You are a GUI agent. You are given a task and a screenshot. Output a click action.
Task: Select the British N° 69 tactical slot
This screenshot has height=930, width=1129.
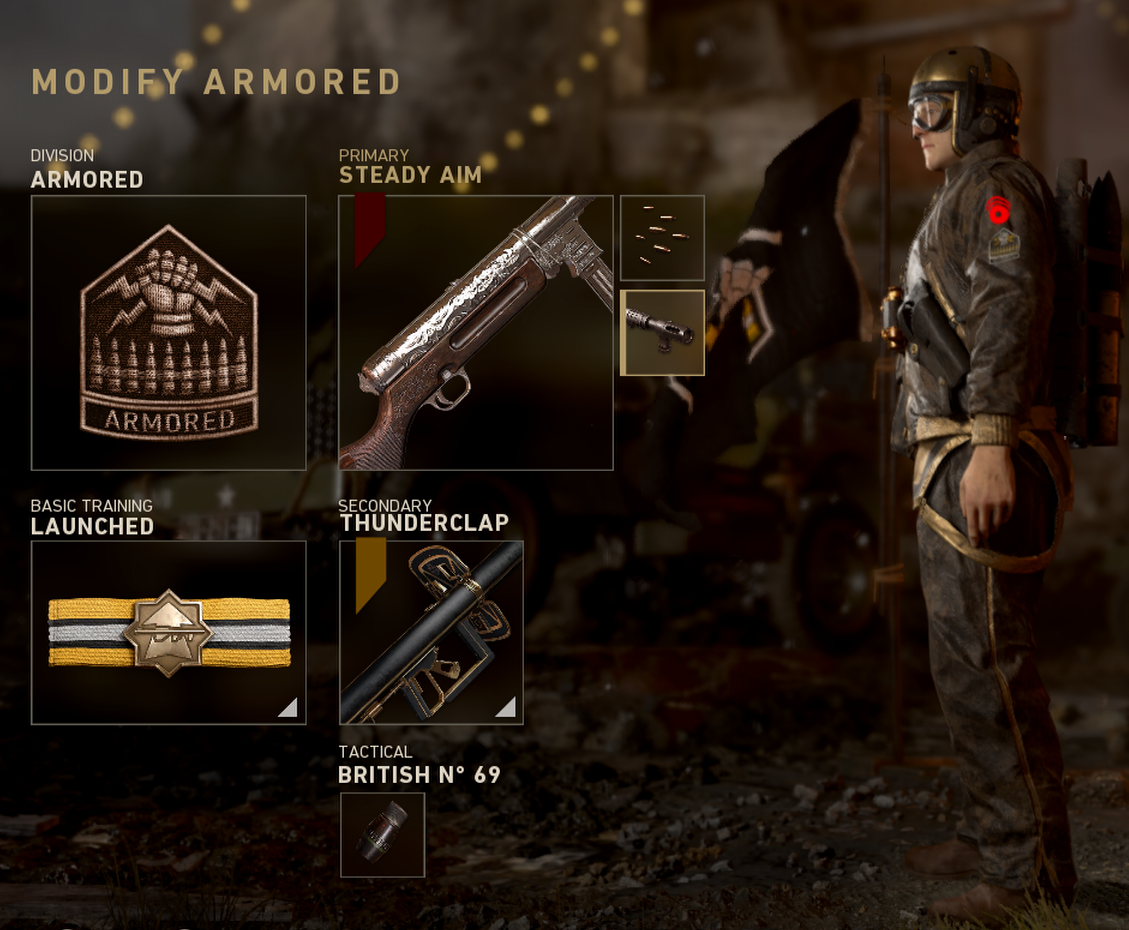[x=382, y=835]
